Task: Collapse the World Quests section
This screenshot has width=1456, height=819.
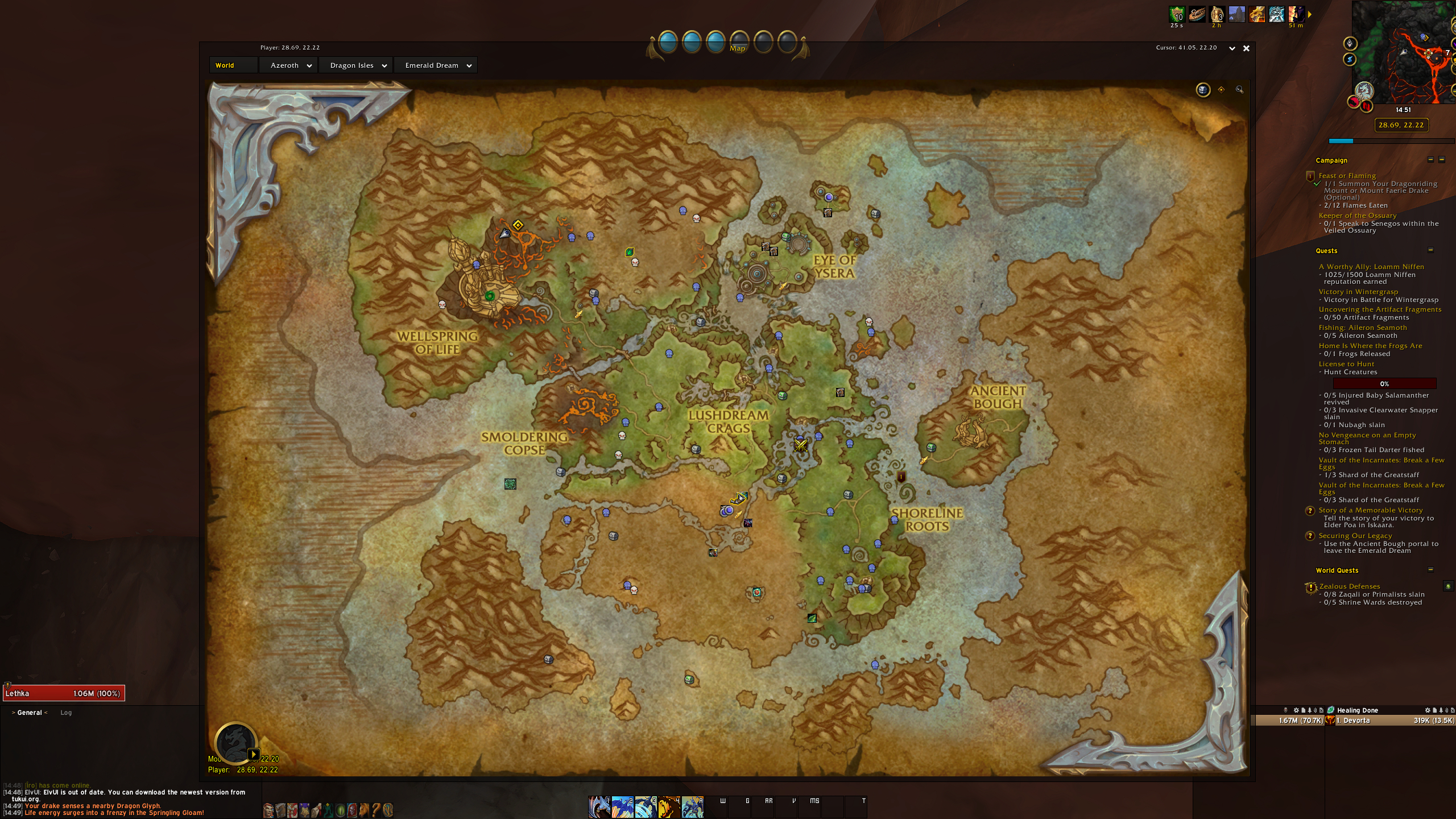Action: click(x=1432, y=570)
